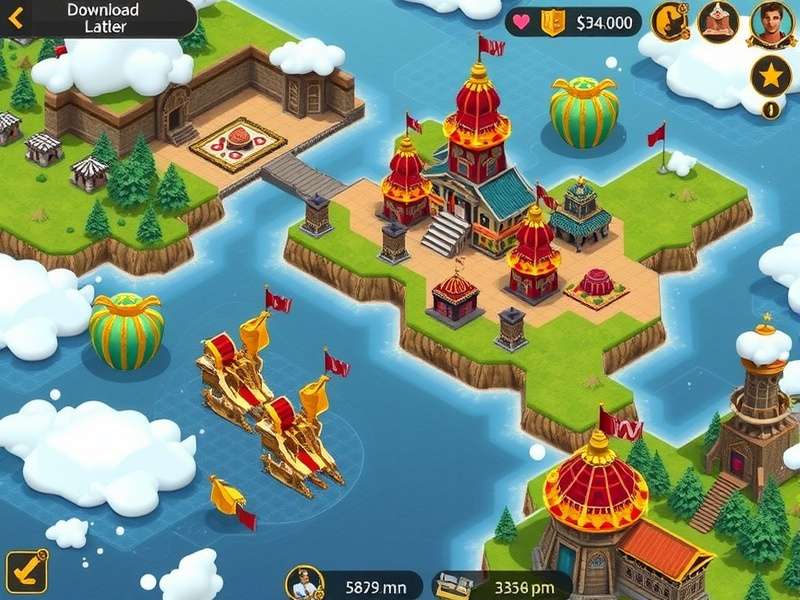This screenshot has width=800, height=600.
Task: Open the hooded advisor portrait
Action: click(718, 21)
